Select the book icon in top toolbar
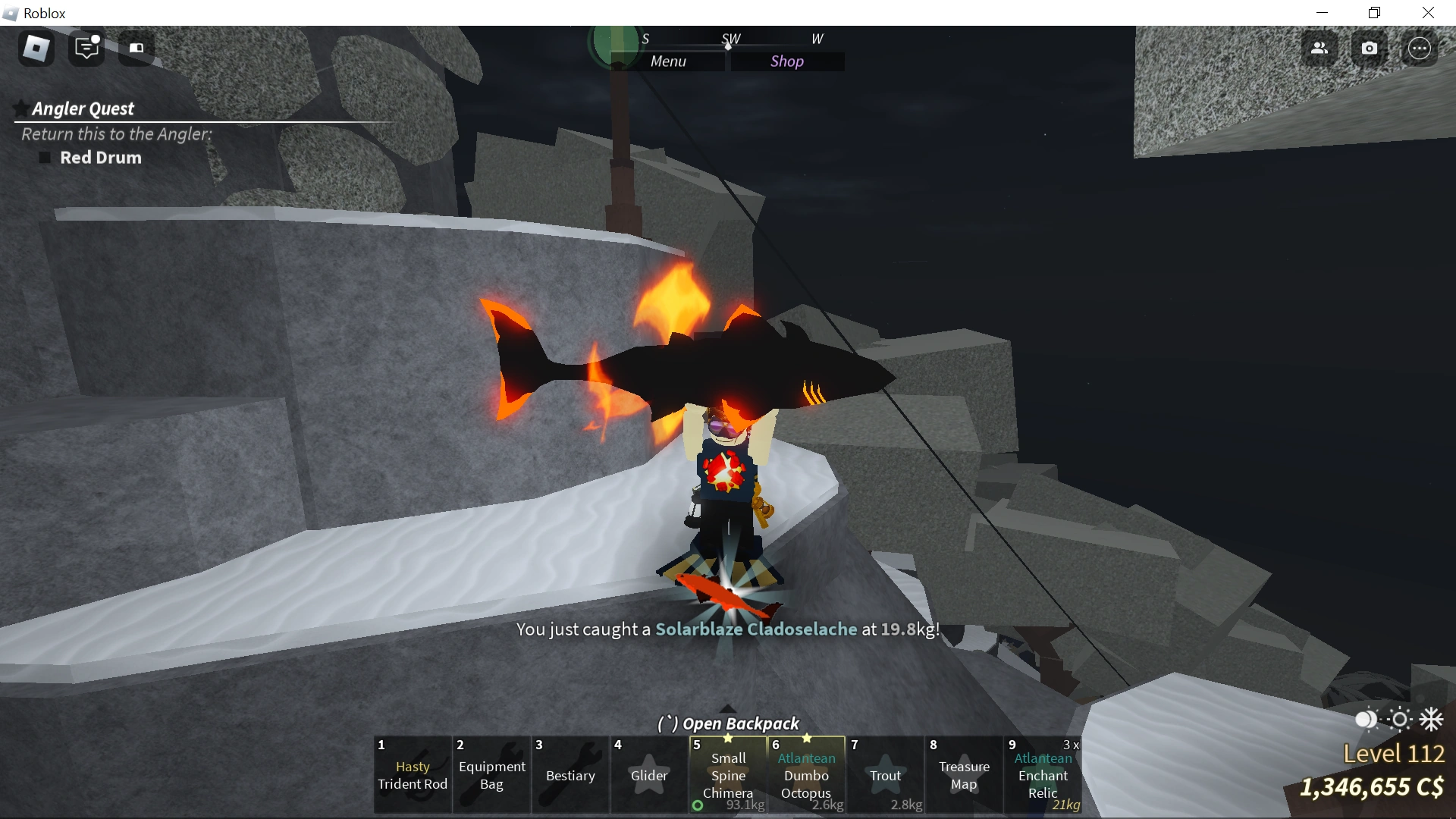 pos(136,49)
